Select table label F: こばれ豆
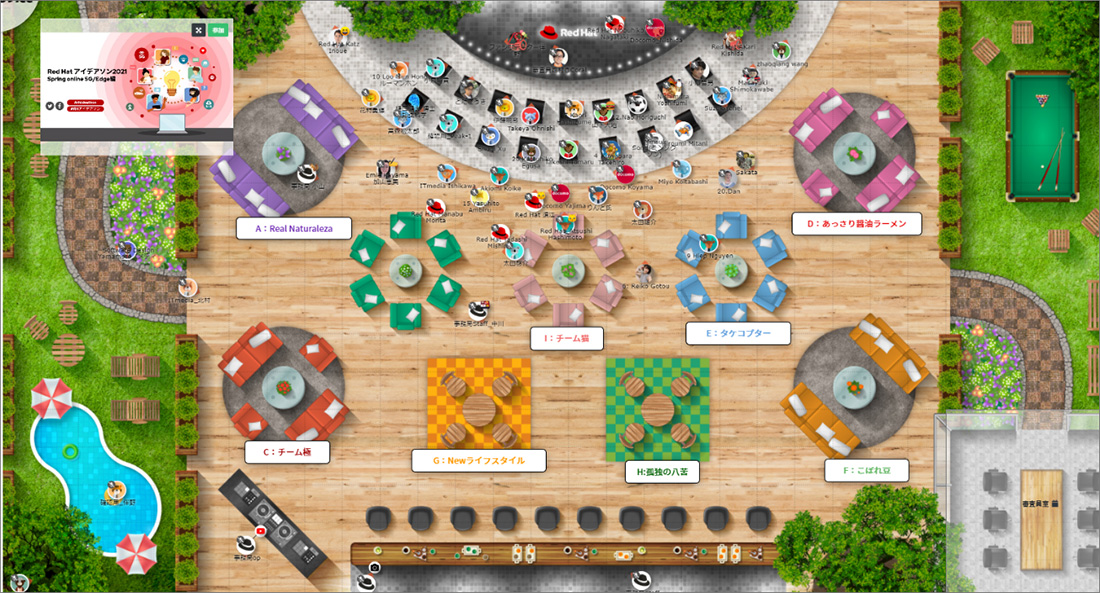Screen dimensions: 1100x593 (867, 470)
